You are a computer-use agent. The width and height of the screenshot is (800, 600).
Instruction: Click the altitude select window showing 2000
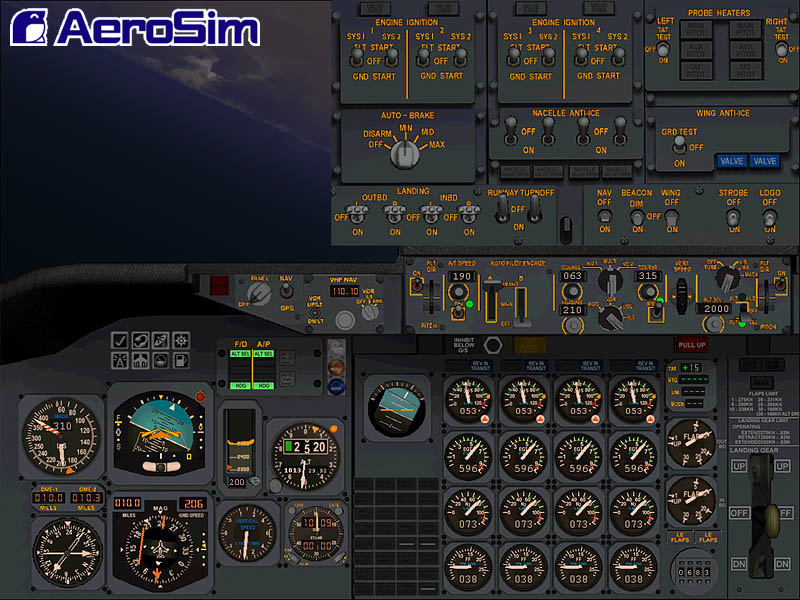[x=717, y=309]
